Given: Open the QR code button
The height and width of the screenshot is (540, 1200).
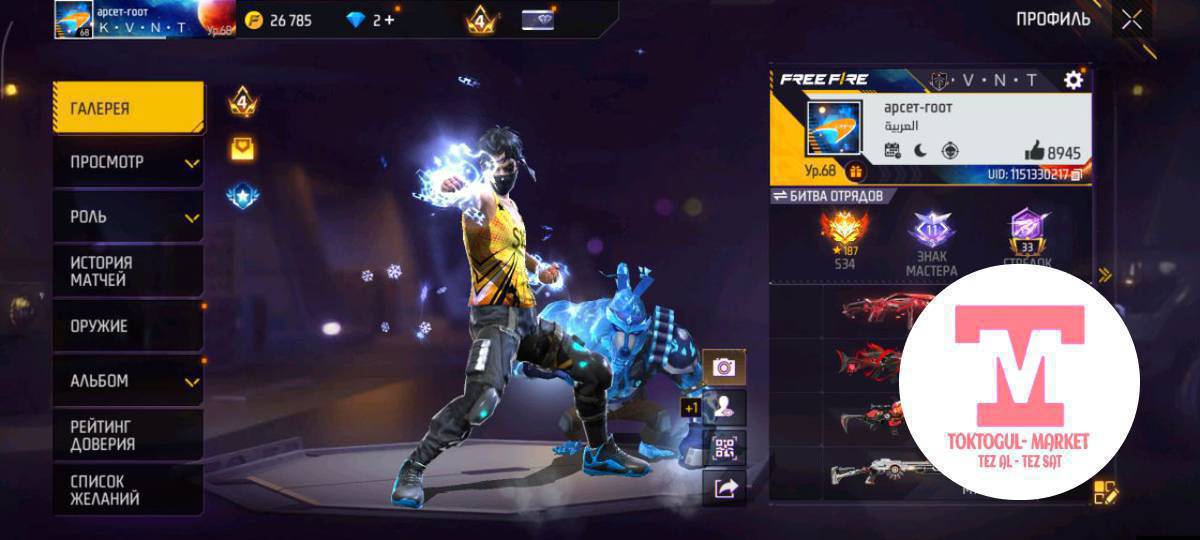Looking at the screenshot, I should 724,448.
